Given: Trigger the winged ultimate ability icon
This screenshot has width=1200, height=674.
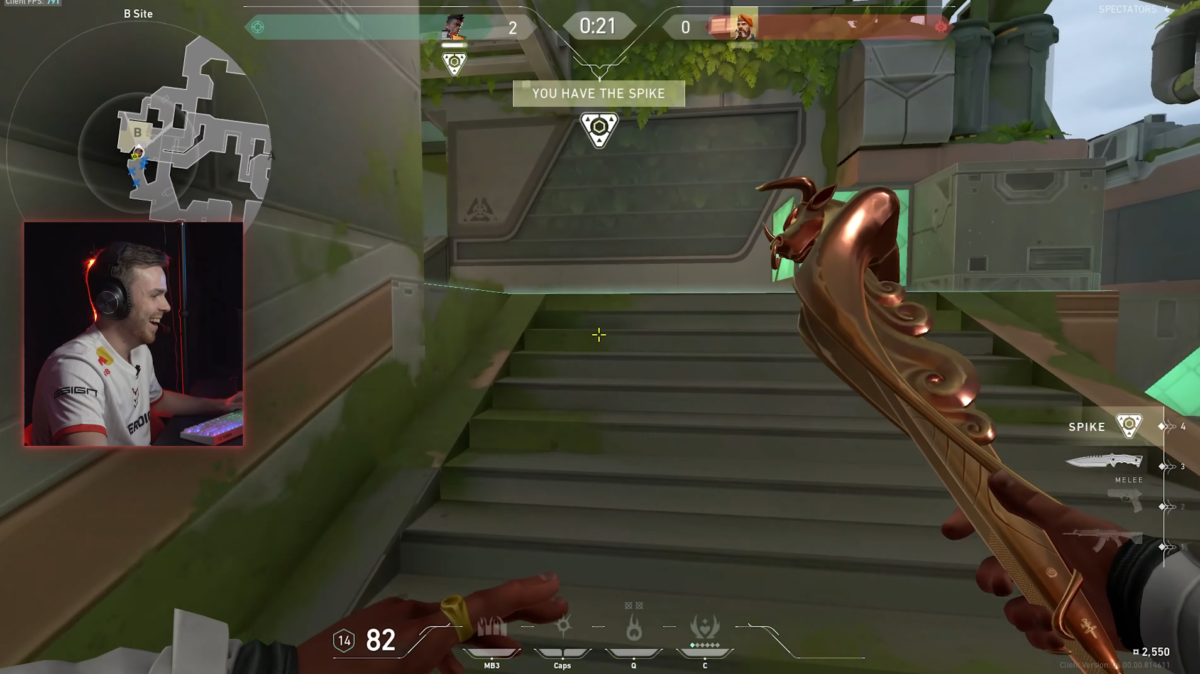Looking at the screenshot, I should [704, 628].
